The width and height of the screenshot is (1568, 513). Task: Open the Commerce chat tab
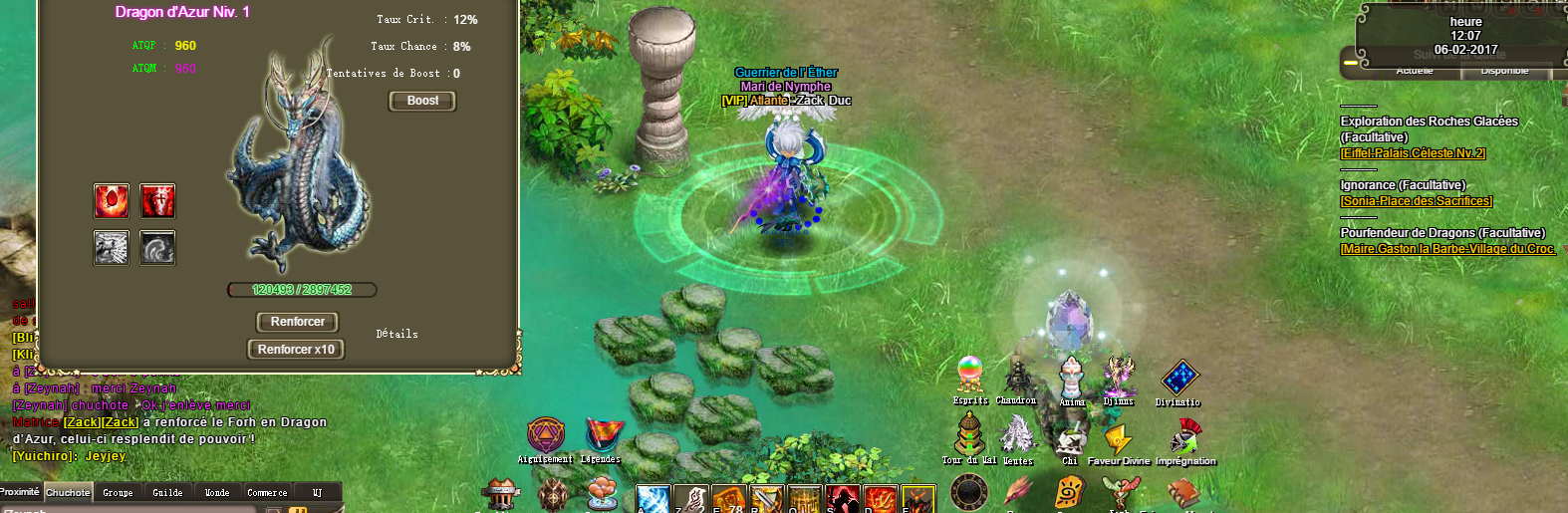click(267, 492)
